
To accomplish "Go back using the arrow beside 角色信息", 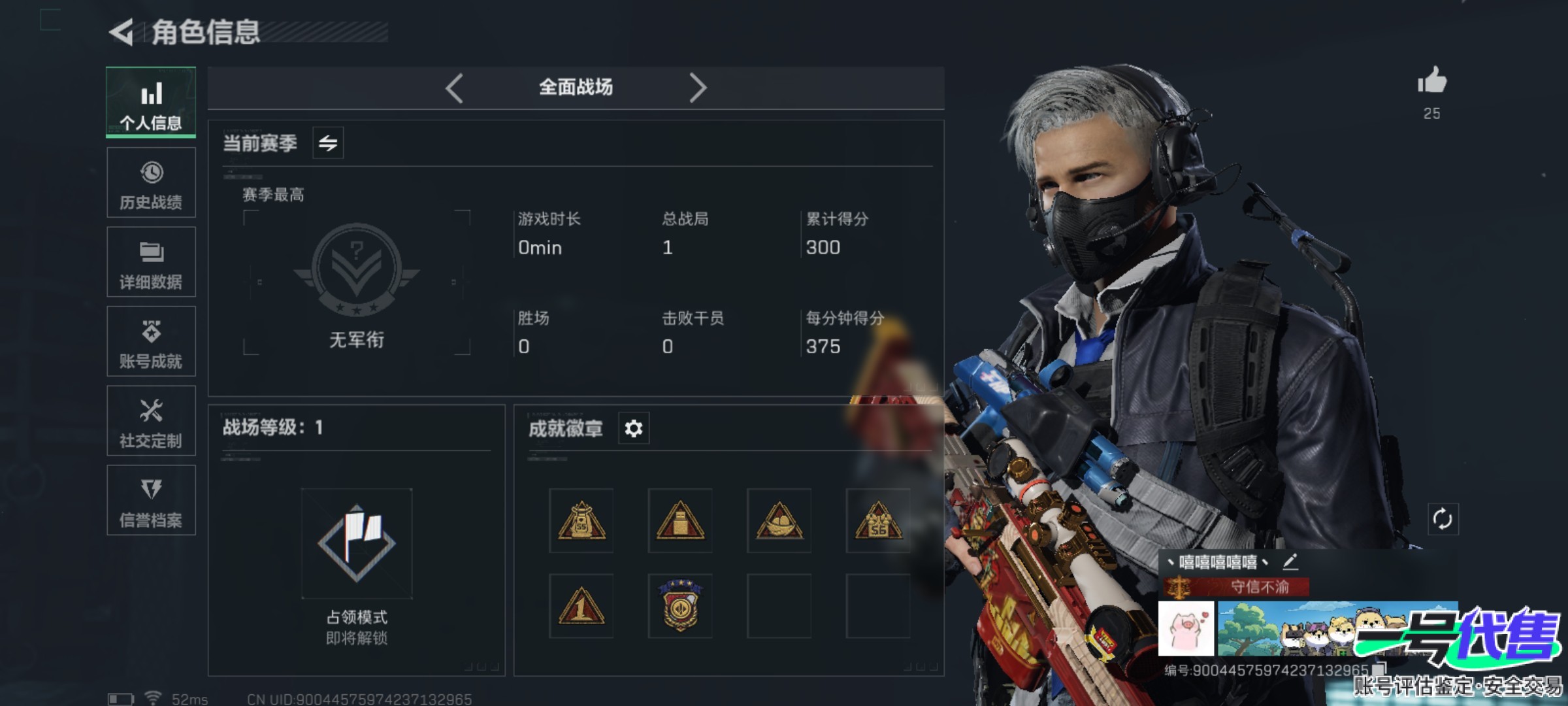I will click(x=122, y=32).
